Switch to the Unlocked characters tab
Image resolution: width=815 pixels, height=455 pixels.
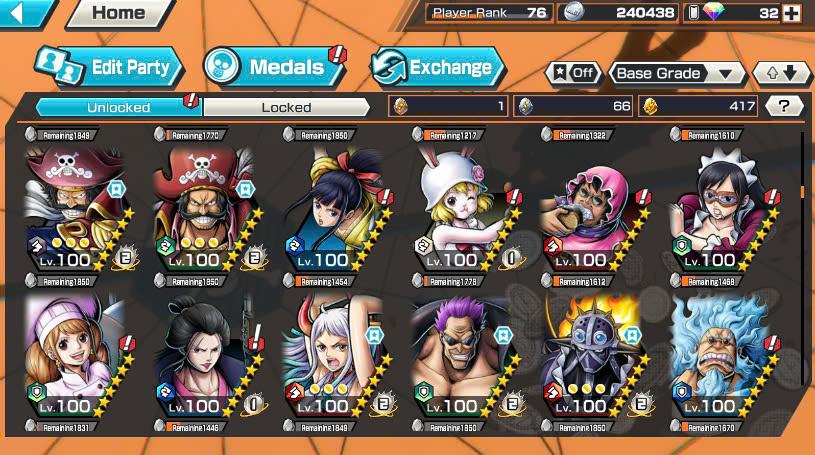click(x=118, y=107)
